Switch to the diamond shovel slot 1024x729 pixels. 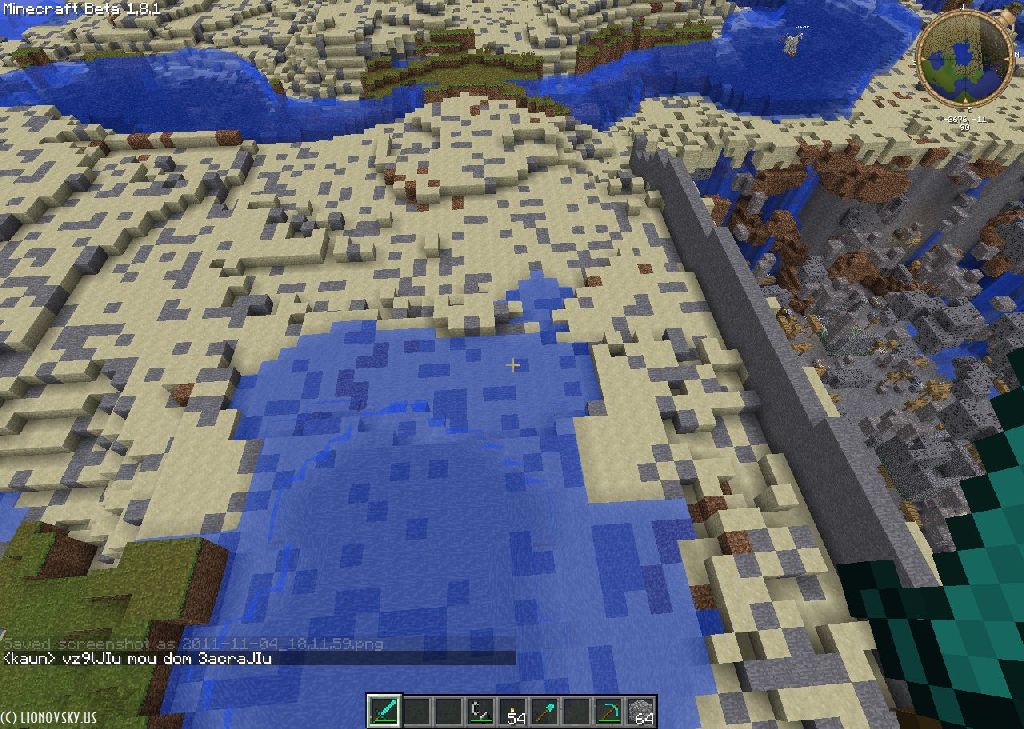point(545,711)
